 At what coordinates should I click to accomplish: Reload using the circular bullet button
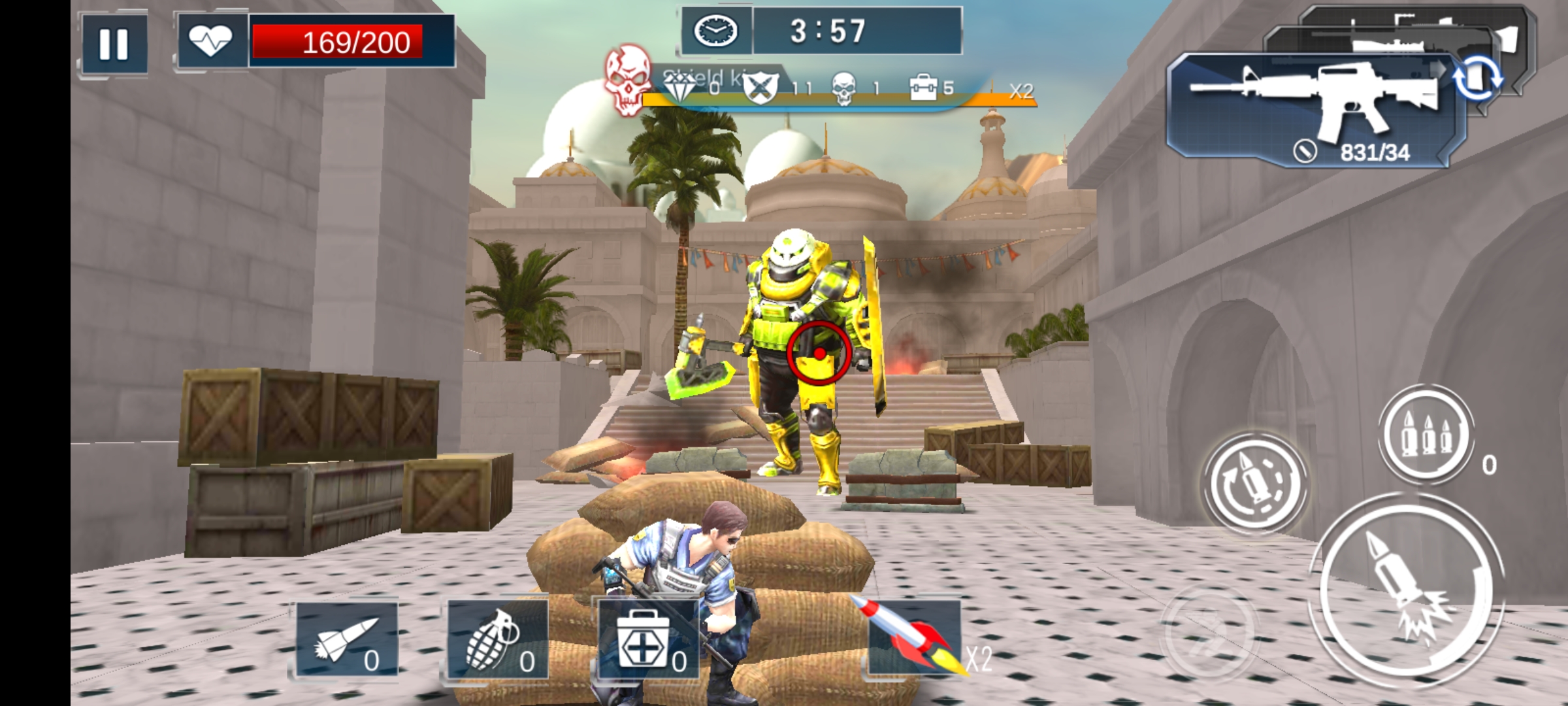(1254, 484)
